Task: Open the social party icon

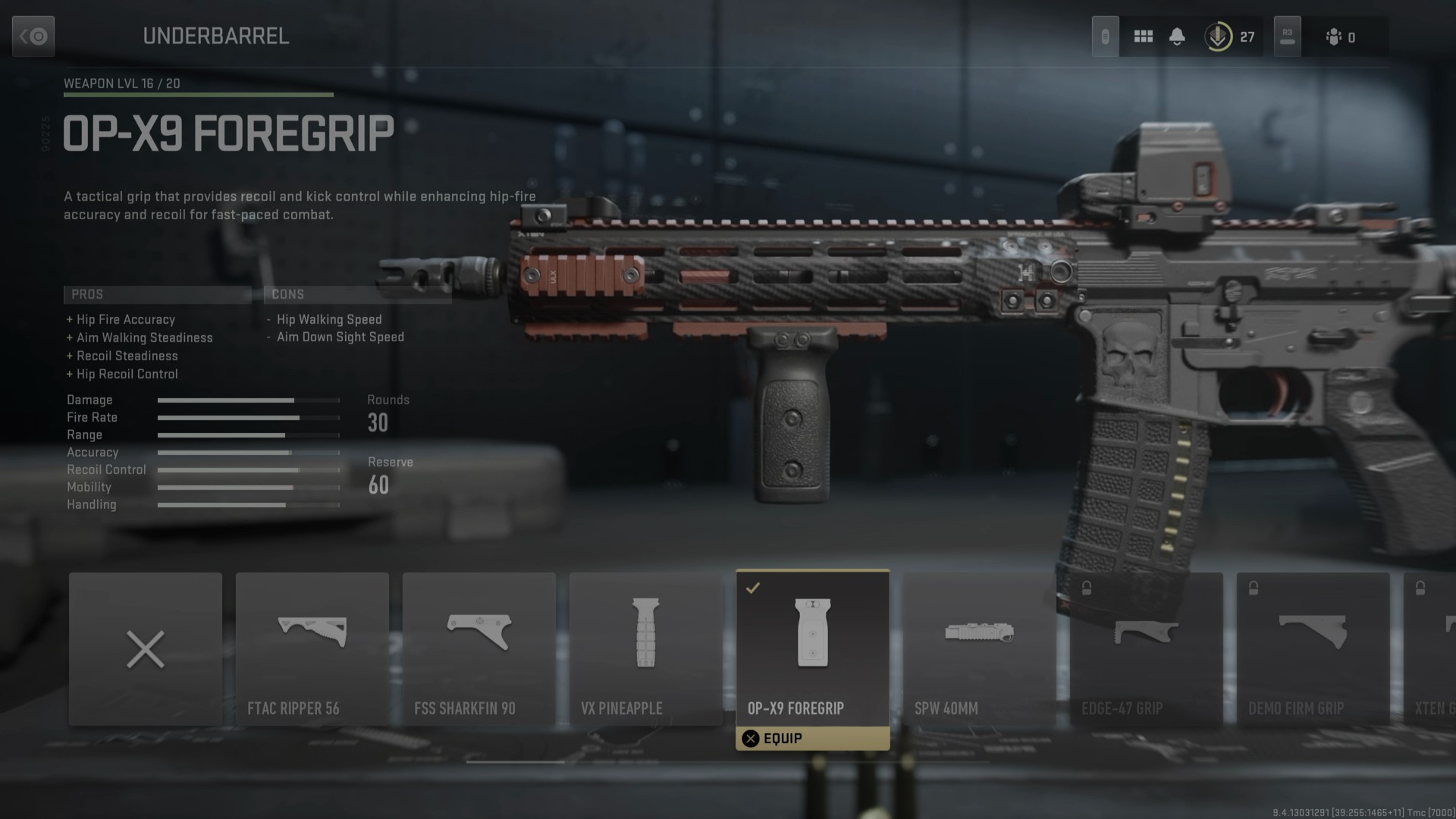Action: (x=1334, y=36)
